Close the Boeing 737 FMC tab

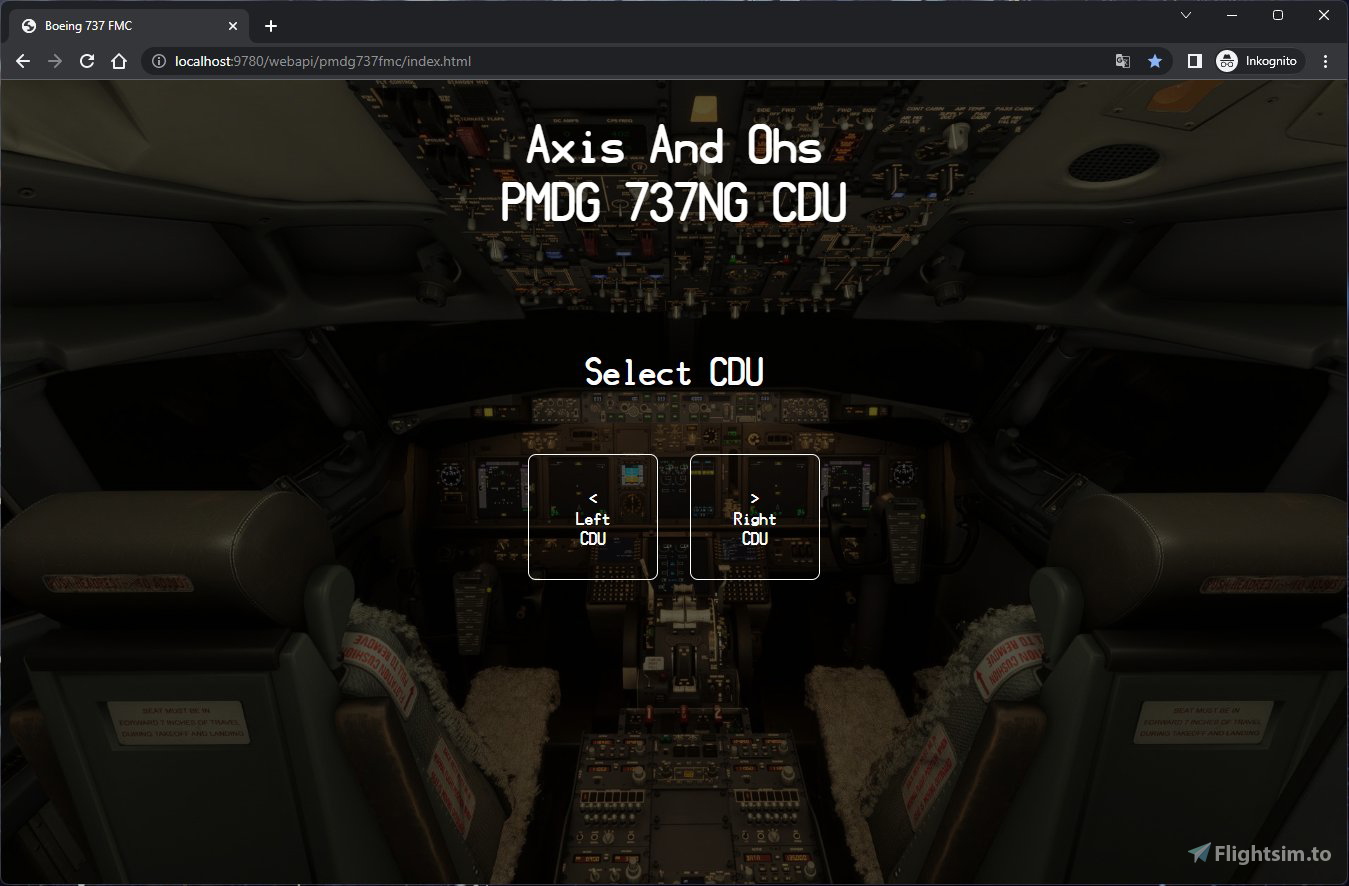233,25
